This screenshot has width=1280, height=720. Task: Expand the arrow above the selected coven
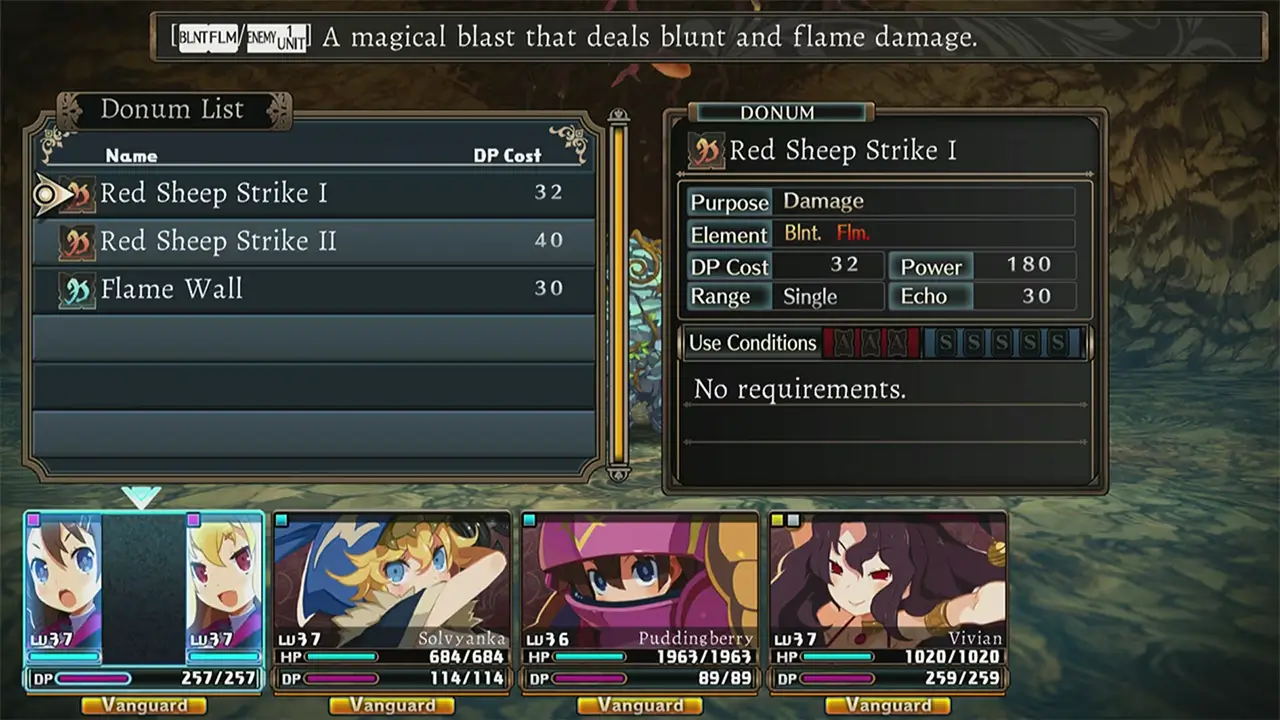coord(143,494)
